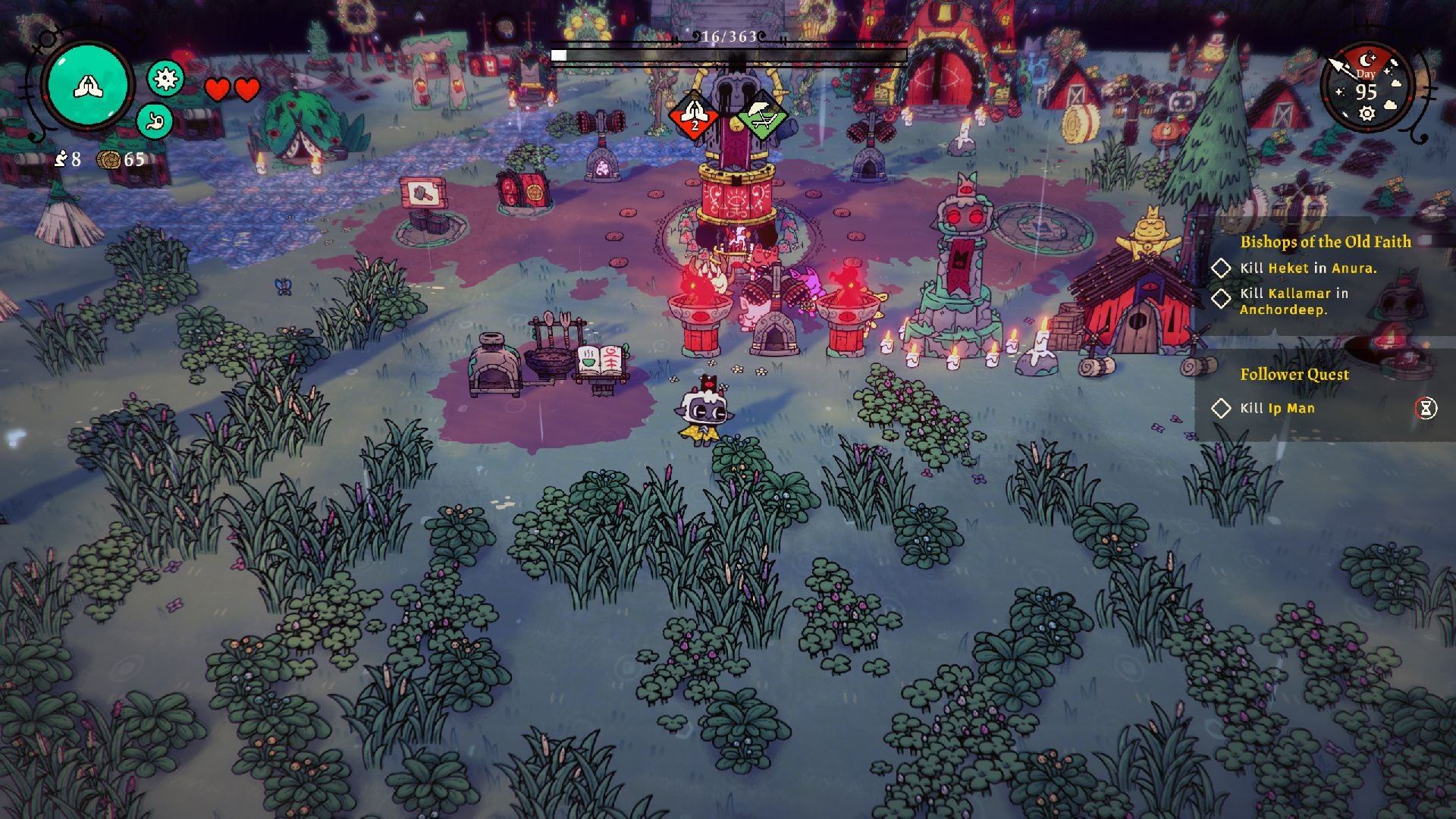Click the teal praying hands faith meter
The height and width of the screenshot is (819, 1456).
89,87
